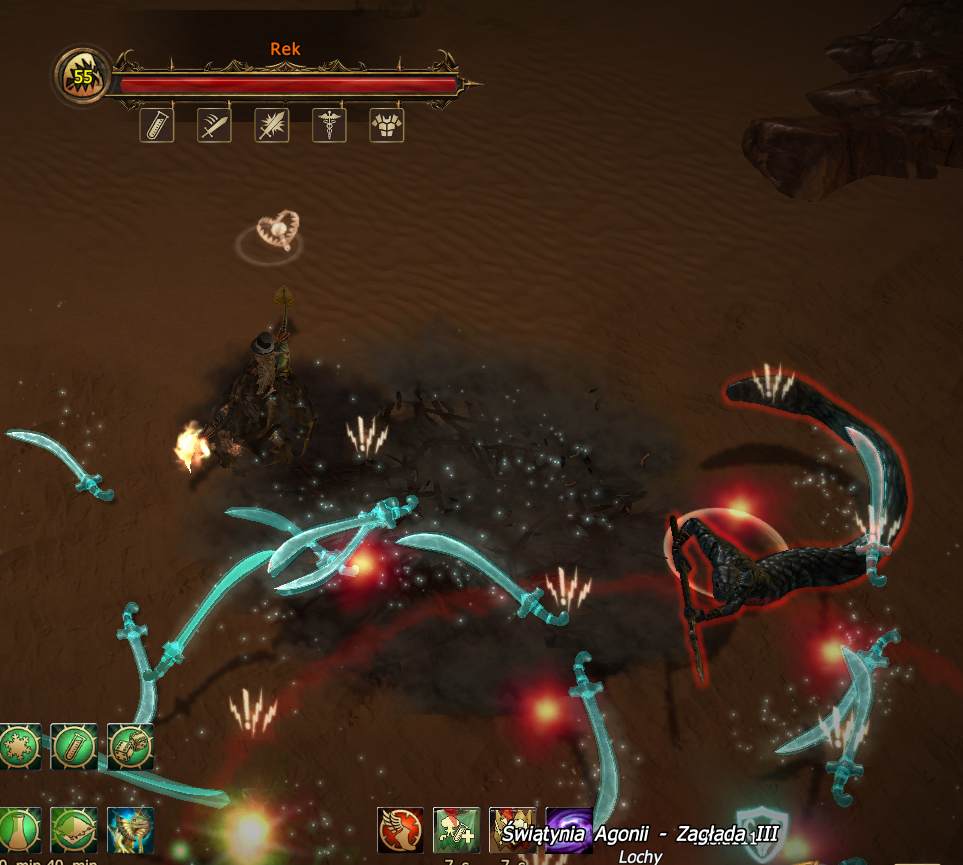The image size is (963, 865).
Task: Click the green dice buff icon
Action: 130,747
